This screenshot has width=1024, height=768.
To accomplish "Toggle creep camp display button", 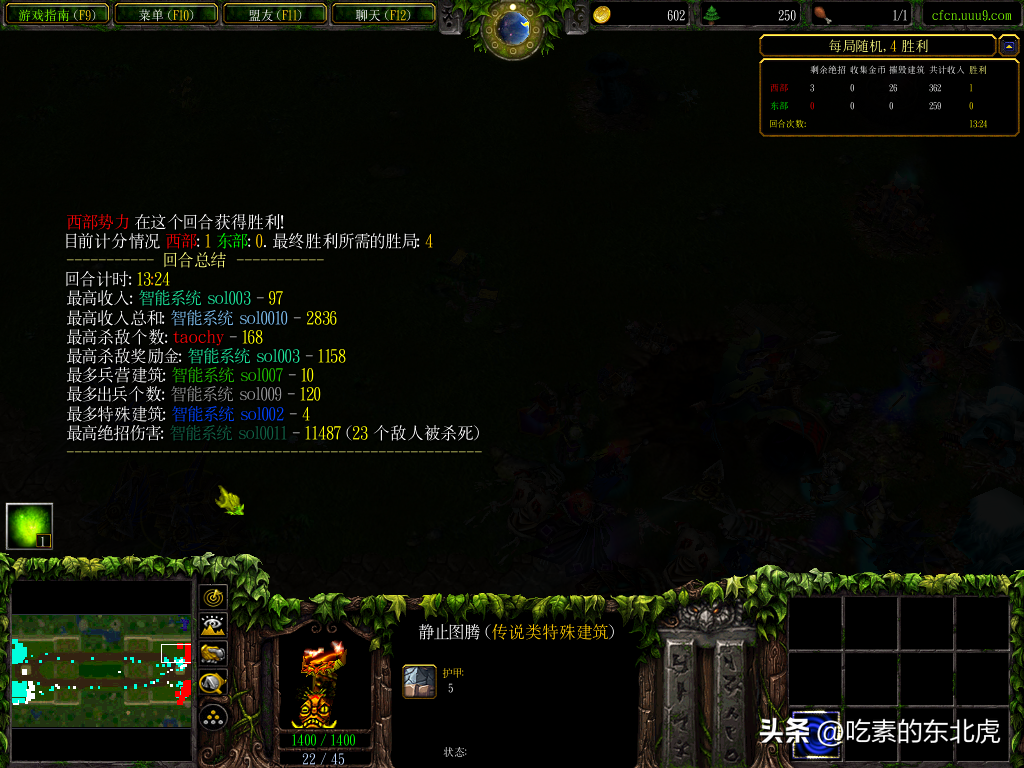I will (x=214, y=684).
